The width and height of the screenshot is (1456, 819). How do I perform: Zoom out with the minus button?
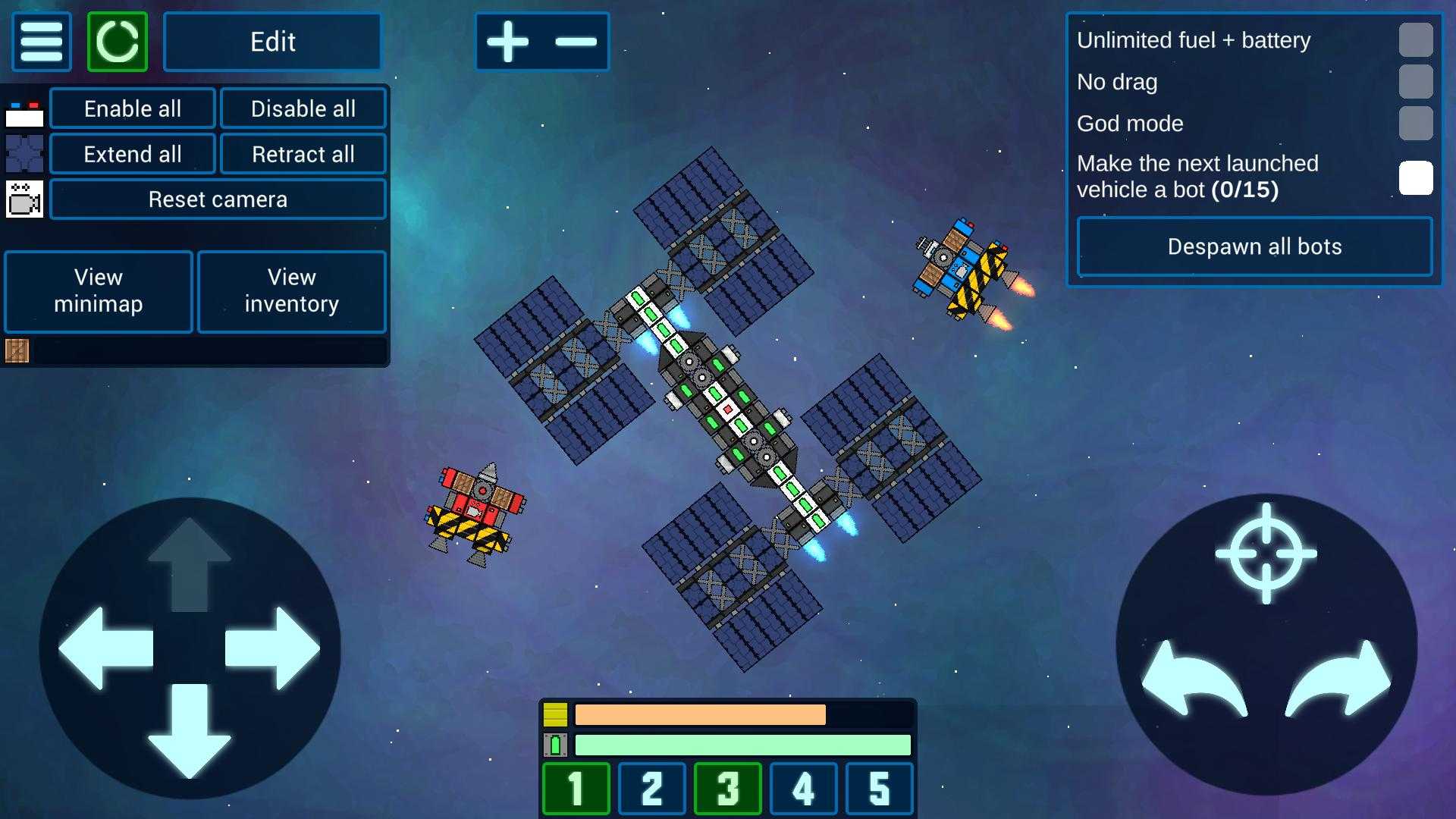pyautogui.click(x=576, y=42)
